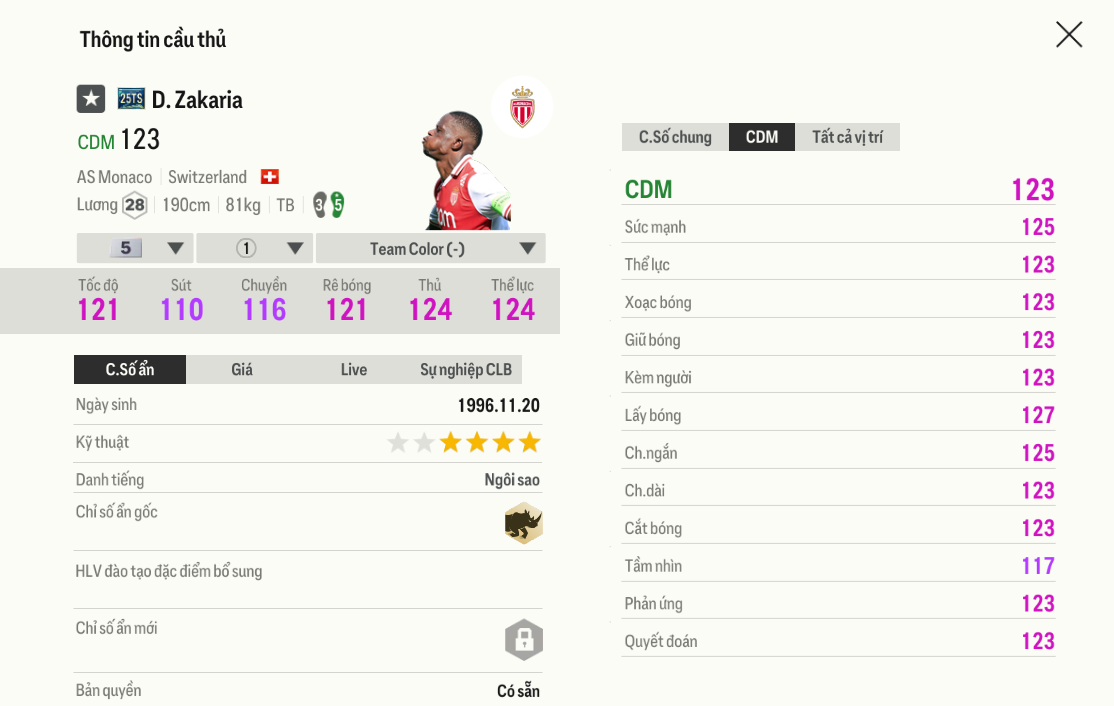Viewport: 1114px width, 706px height.
Task: Close the player info window
Action: [1069, 35]
